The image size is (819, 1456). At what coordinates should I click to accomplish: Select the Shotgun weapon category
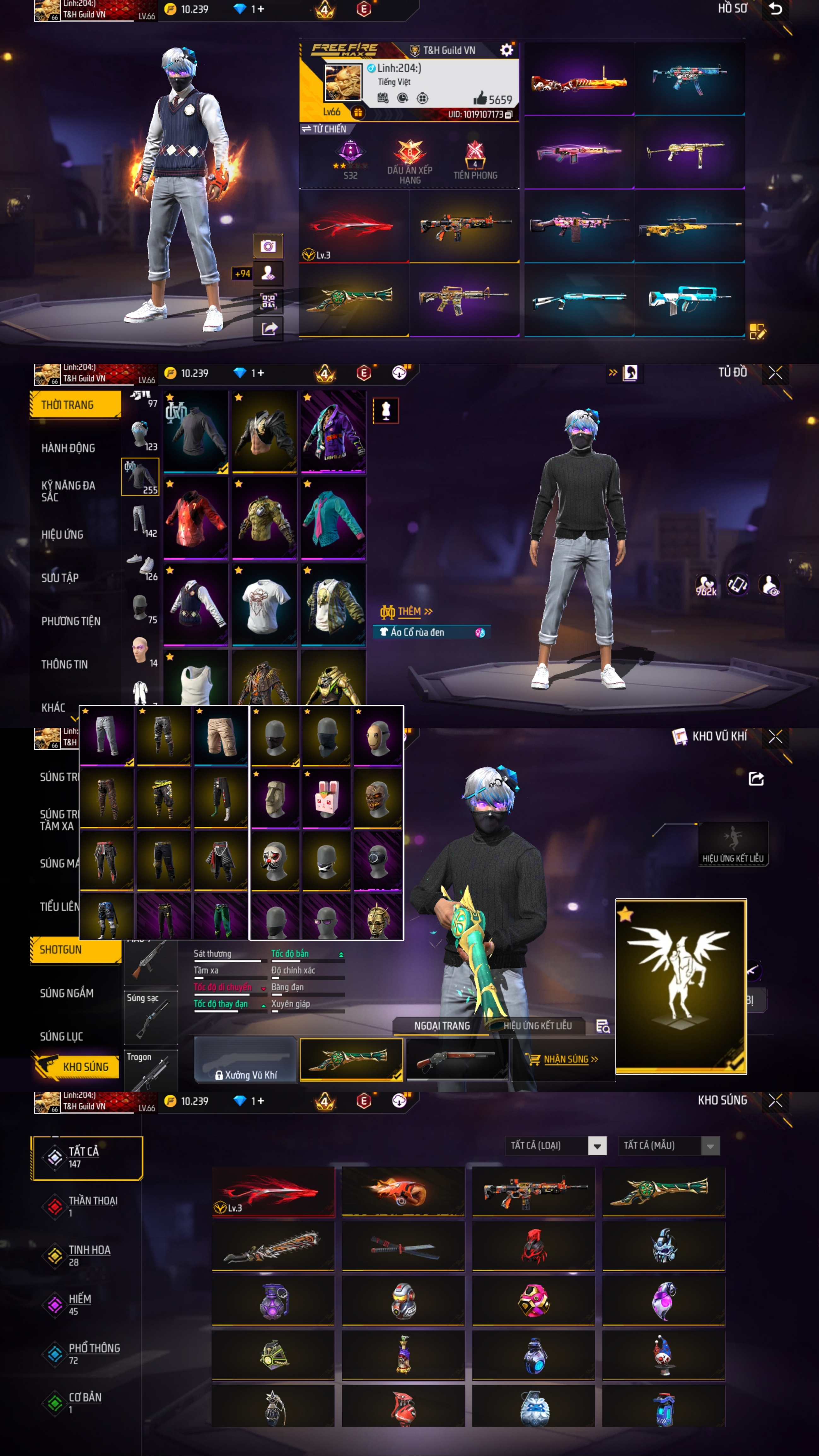point(75,949)
